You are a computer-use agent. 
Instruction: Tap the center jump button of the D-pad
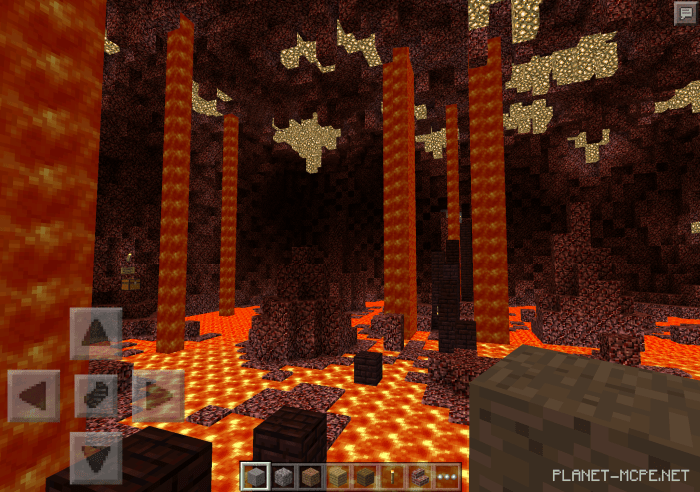click(96, 395)
